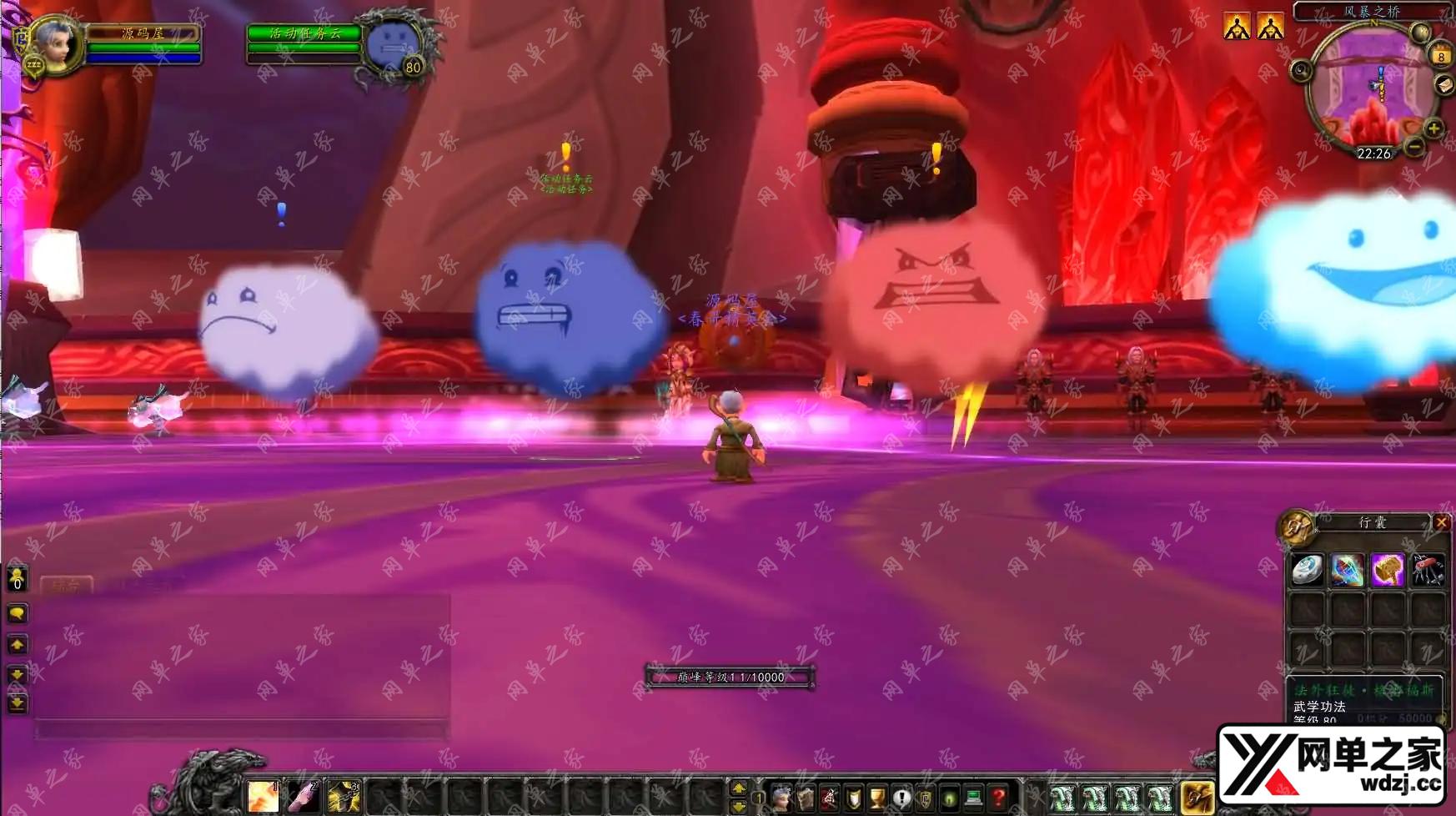Open the chat speech bubble menu

[17, 613]
